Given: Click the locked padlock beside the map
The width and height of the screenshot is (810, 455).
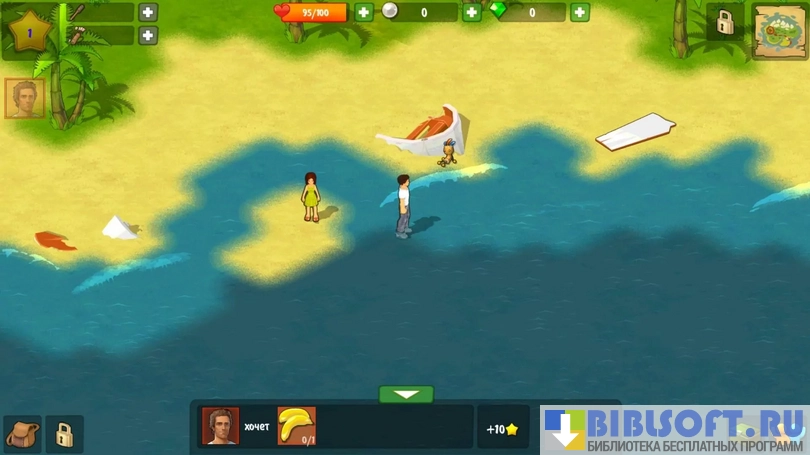Looking at the screenshot, I should [x=725, y=23].
